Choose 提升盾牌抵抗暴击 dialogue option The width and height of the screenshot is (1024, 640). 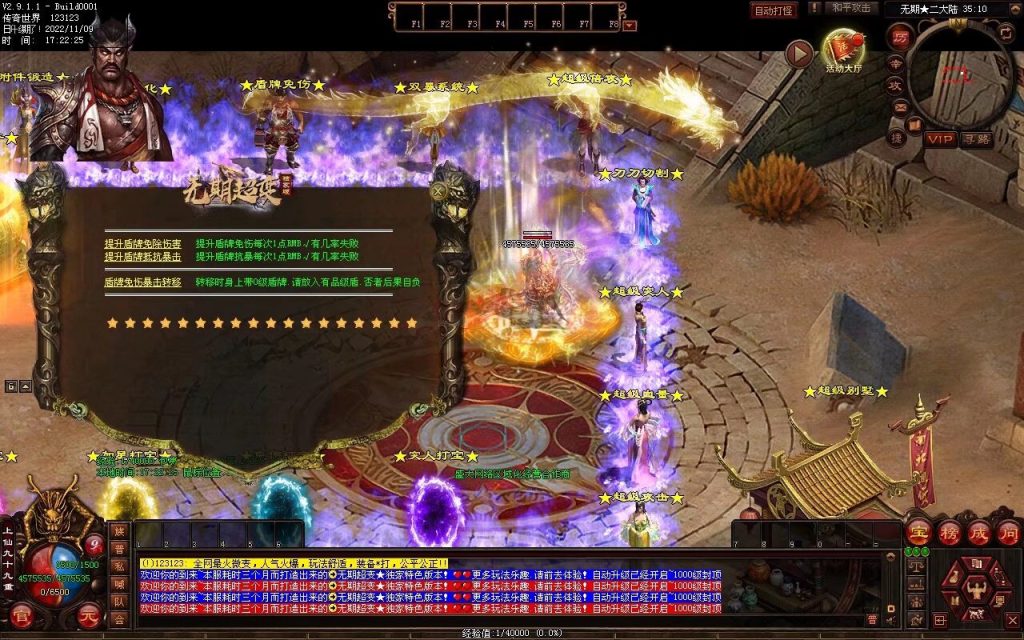pyautogui.click(x=143, y=257)
